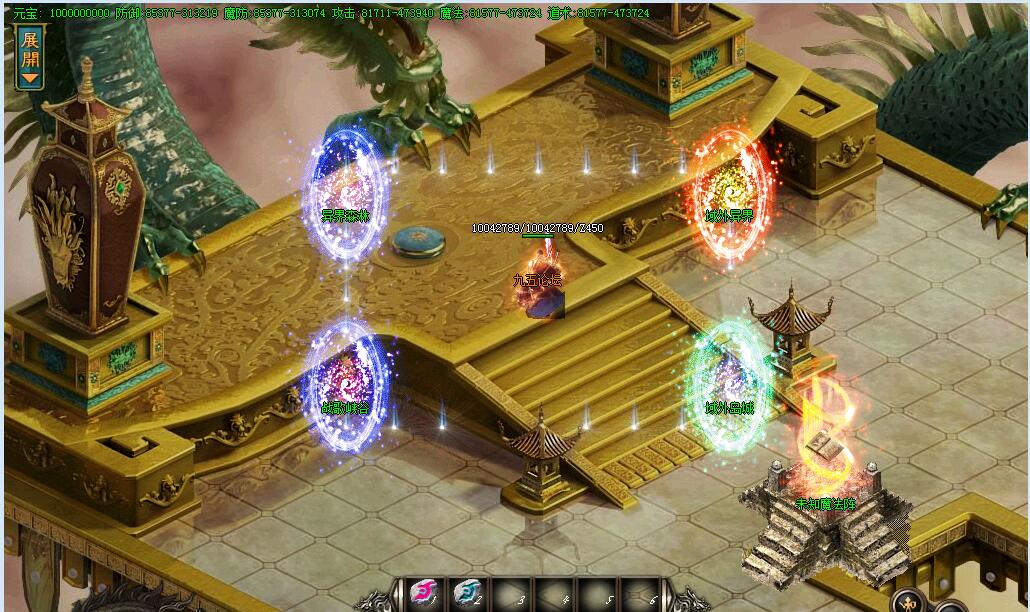The height and width of the screenshot is (612, 1030).
Task: Expand the 展開 dropdown panel
Action: (29, 56)
